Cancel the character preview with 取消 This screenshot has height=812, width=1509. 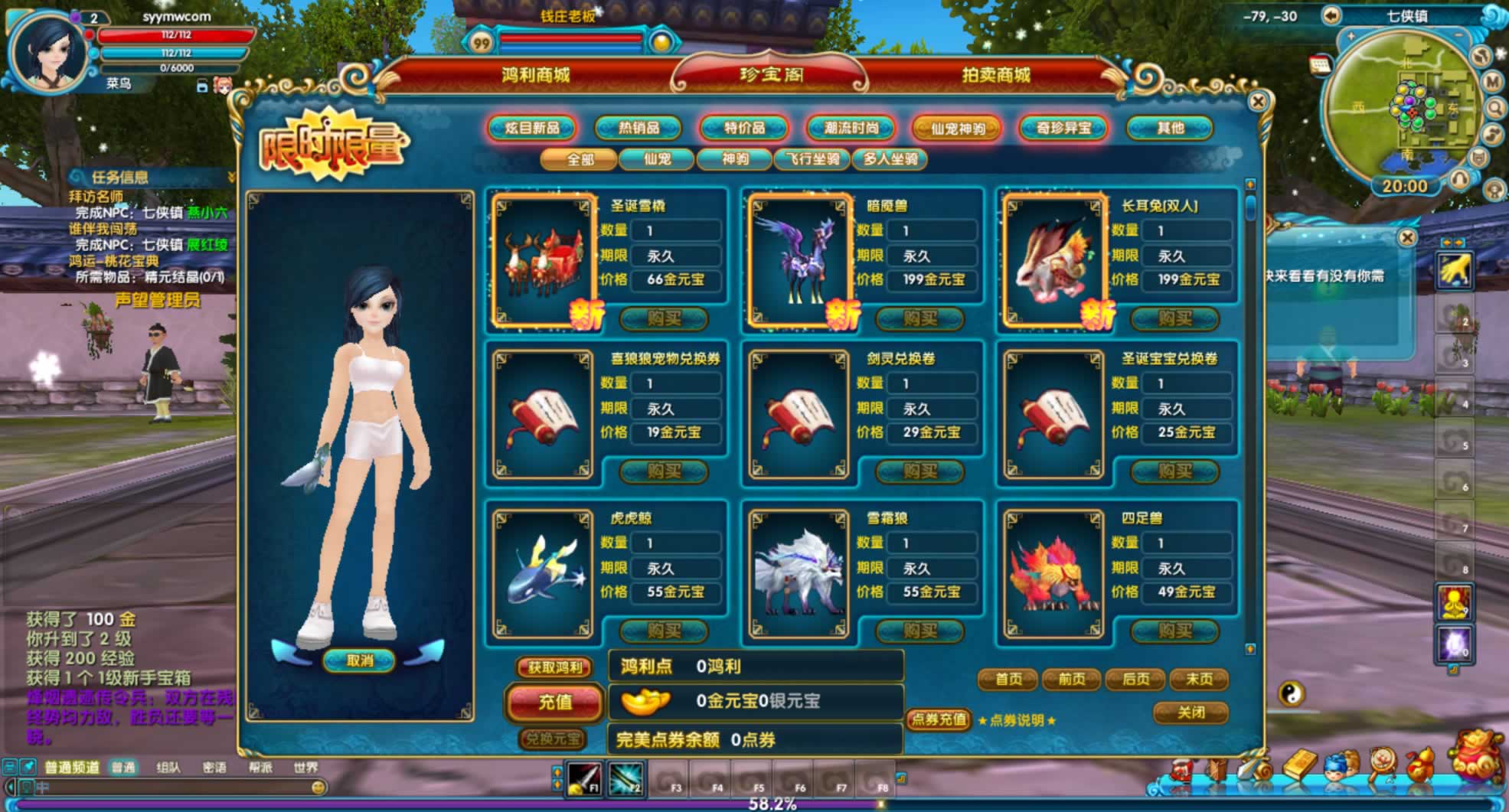359,660
